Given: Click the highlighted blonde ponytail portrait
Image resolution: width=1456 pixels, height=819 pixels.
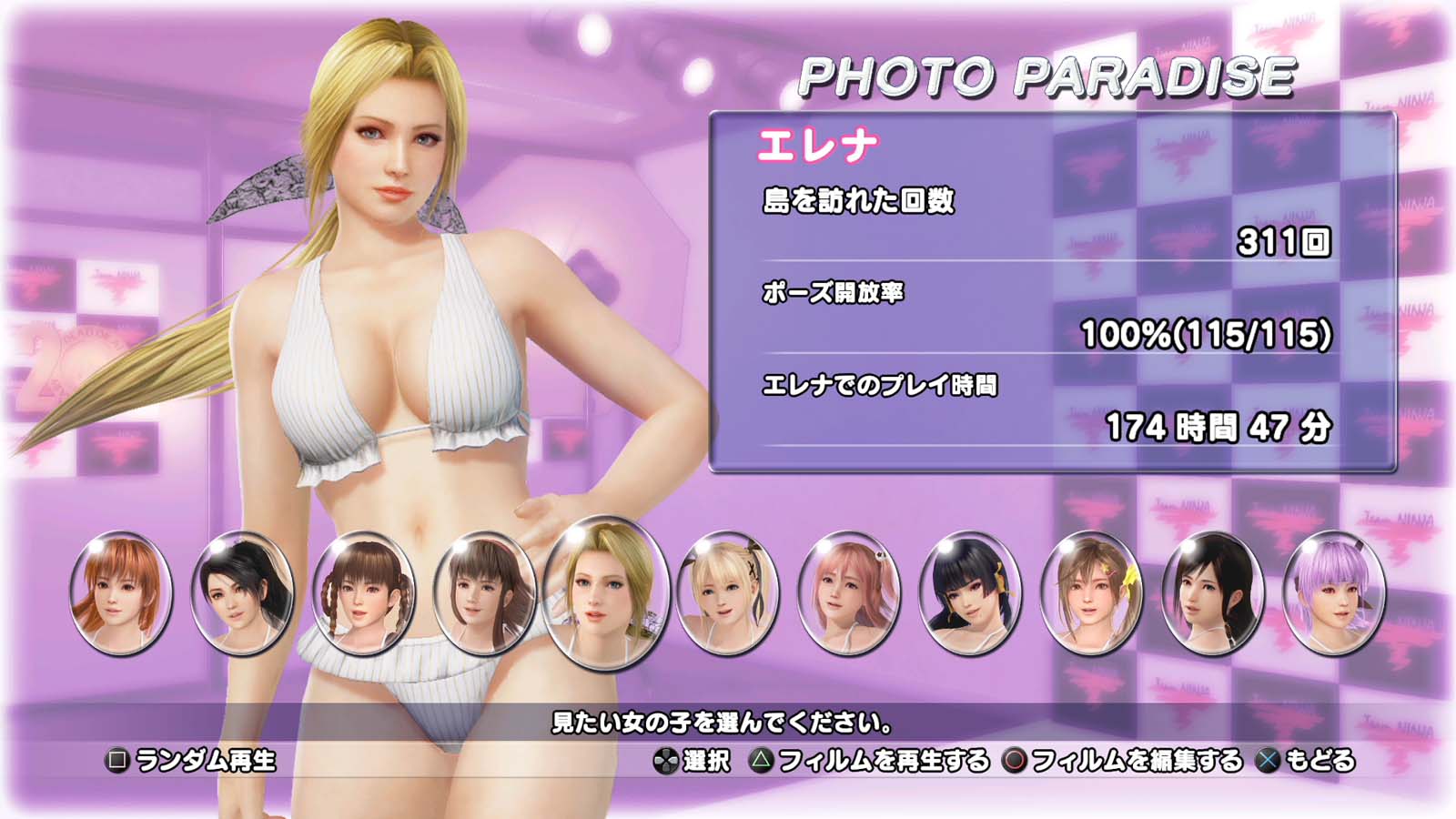Looking at the screenshot, I should tap(605, 591).
